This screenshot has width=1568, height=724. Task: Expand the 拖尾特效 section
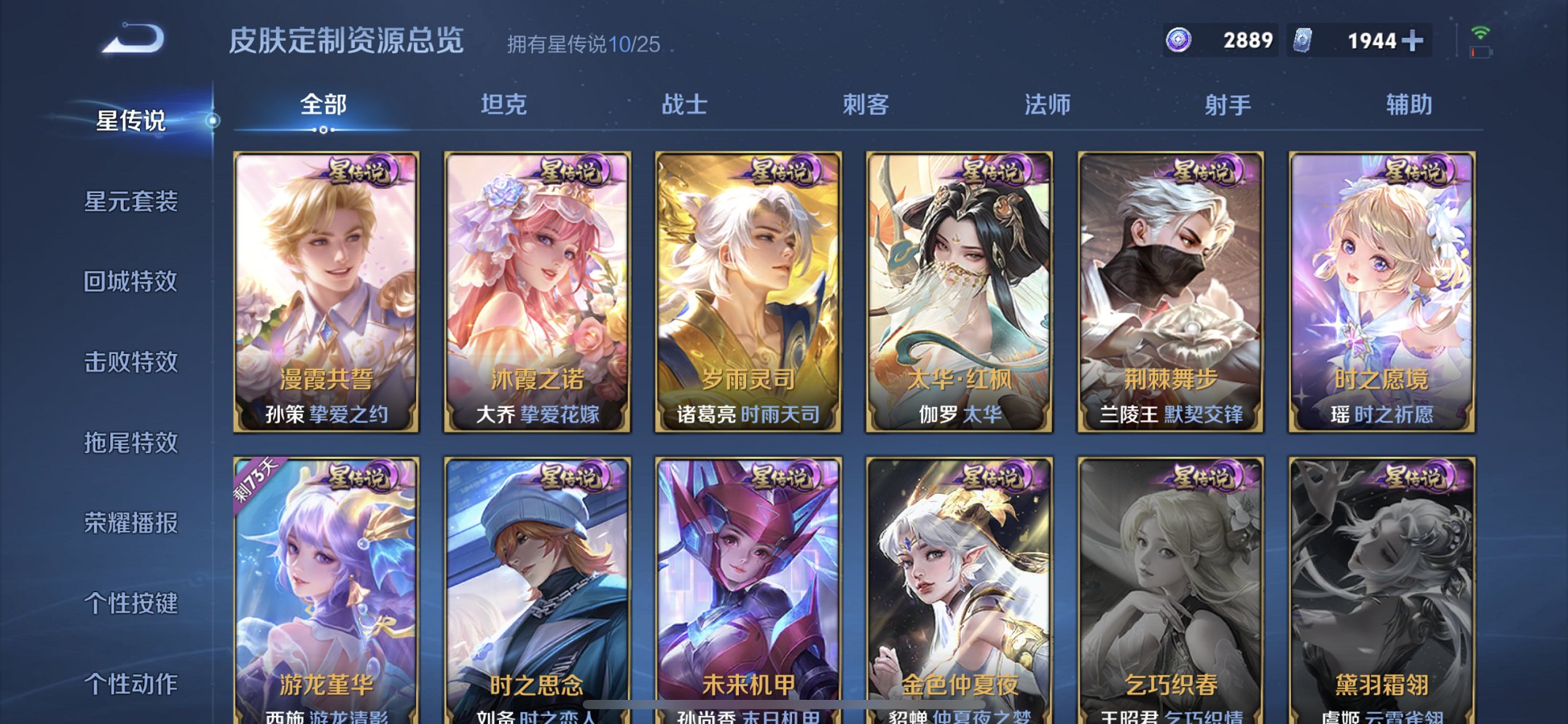[x=133, y=443]
